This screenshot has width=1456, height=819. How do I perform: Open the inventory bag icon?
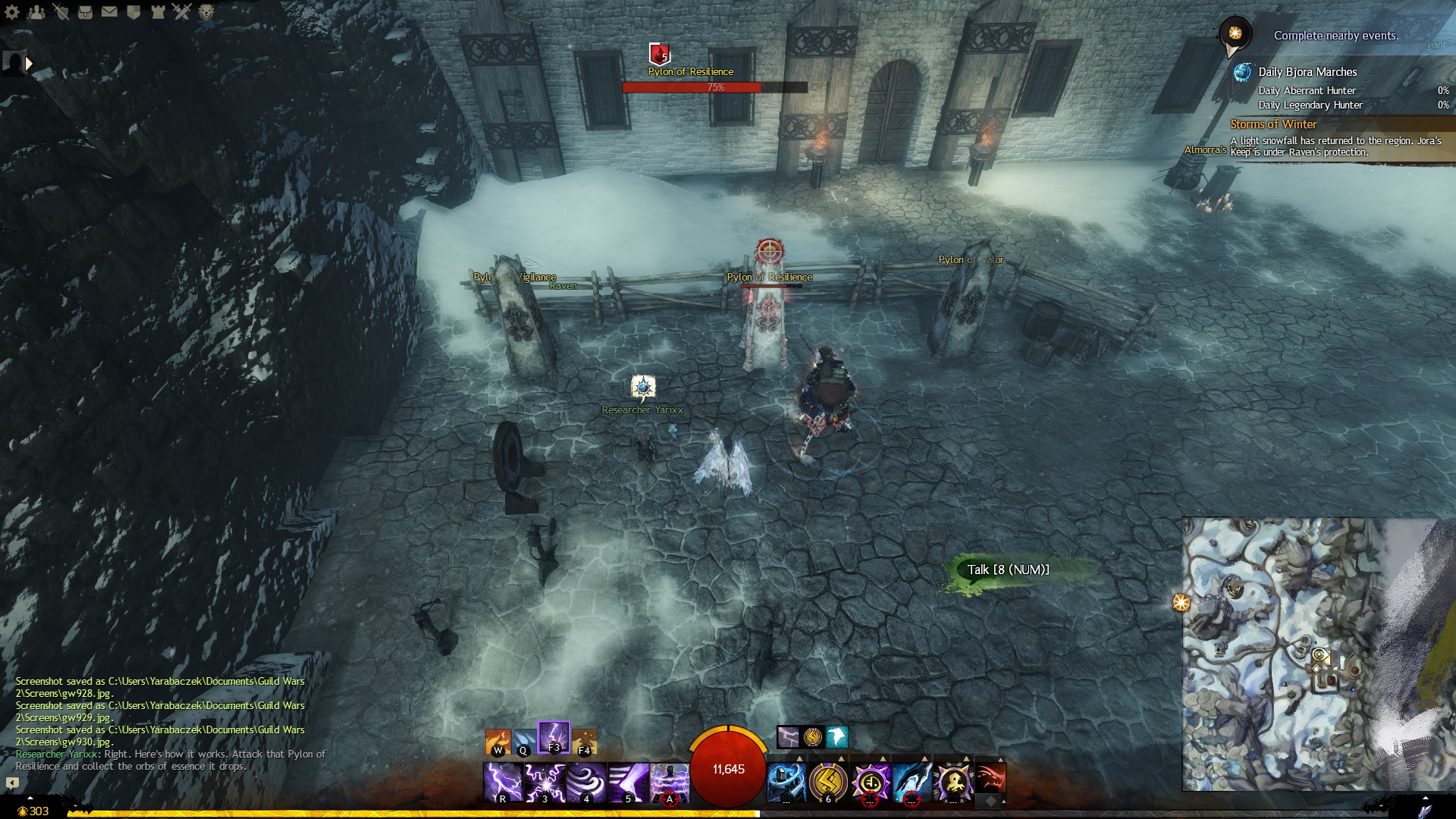[85, 11]
